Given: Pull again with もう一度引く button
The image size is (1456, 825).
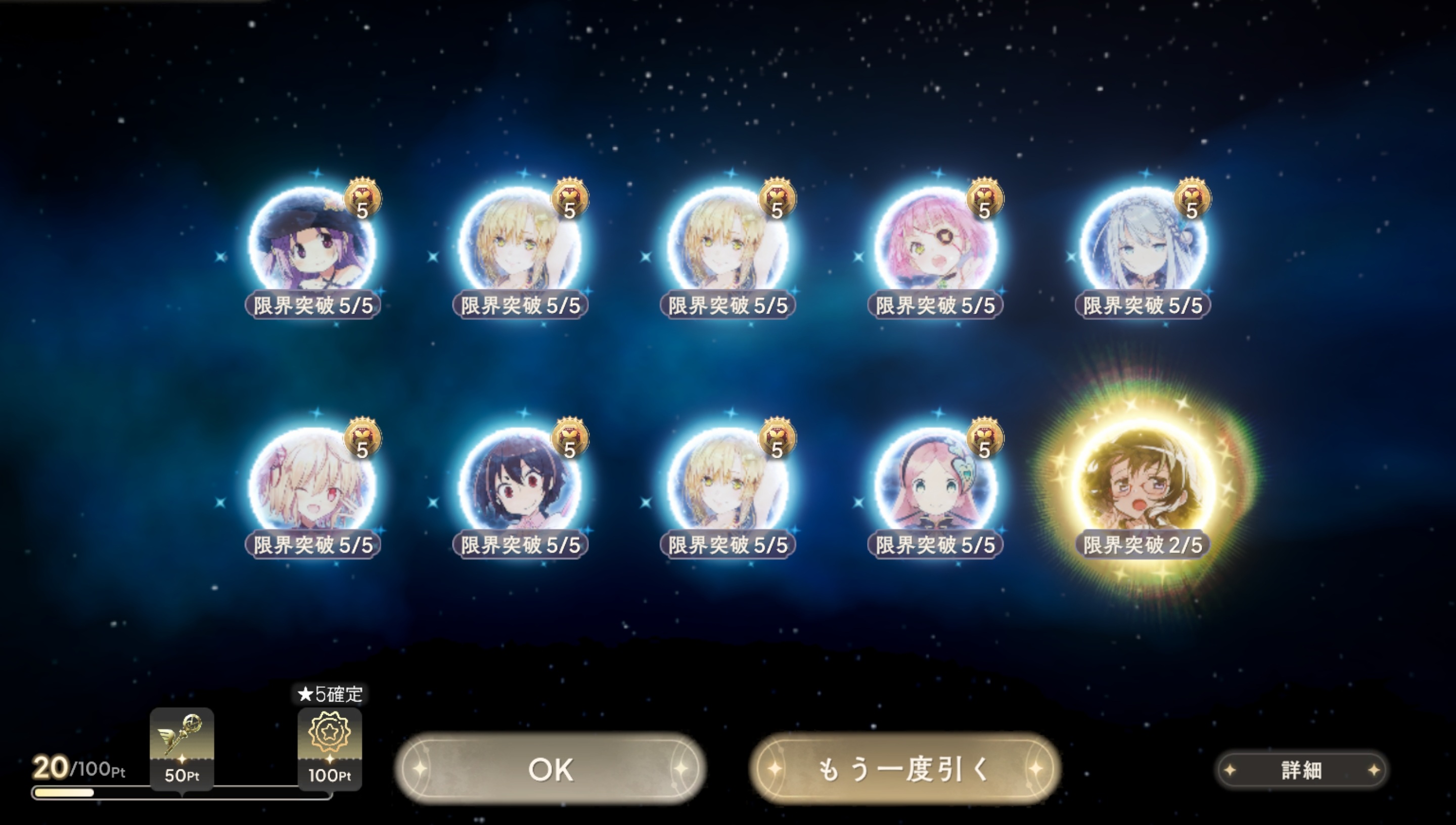Looking at the screenshot, I should click(x=904, y=769).
